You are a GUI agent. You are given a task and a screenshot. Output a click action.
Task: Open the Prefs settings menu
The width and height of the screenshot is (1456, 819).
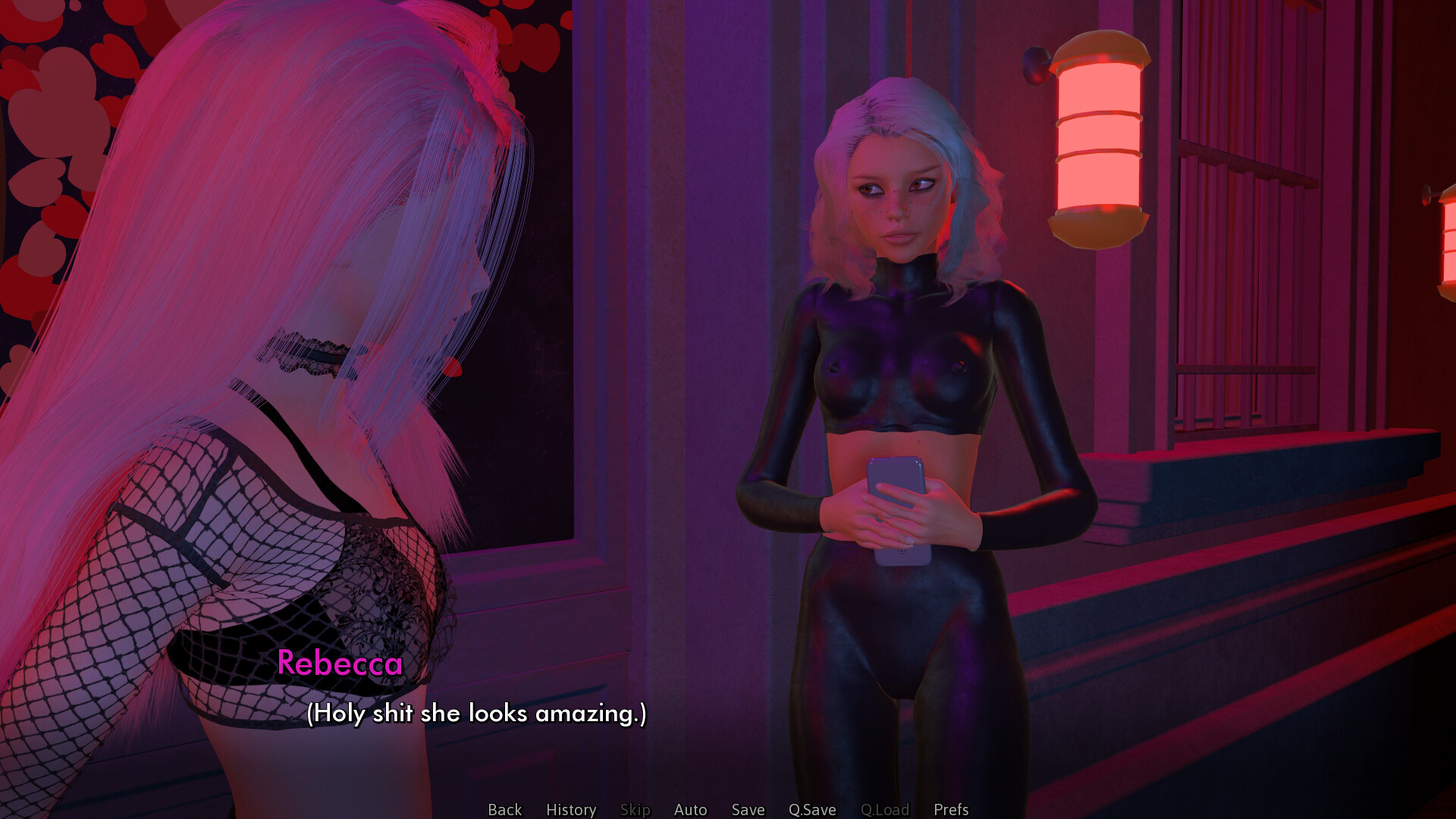[950, 809]
